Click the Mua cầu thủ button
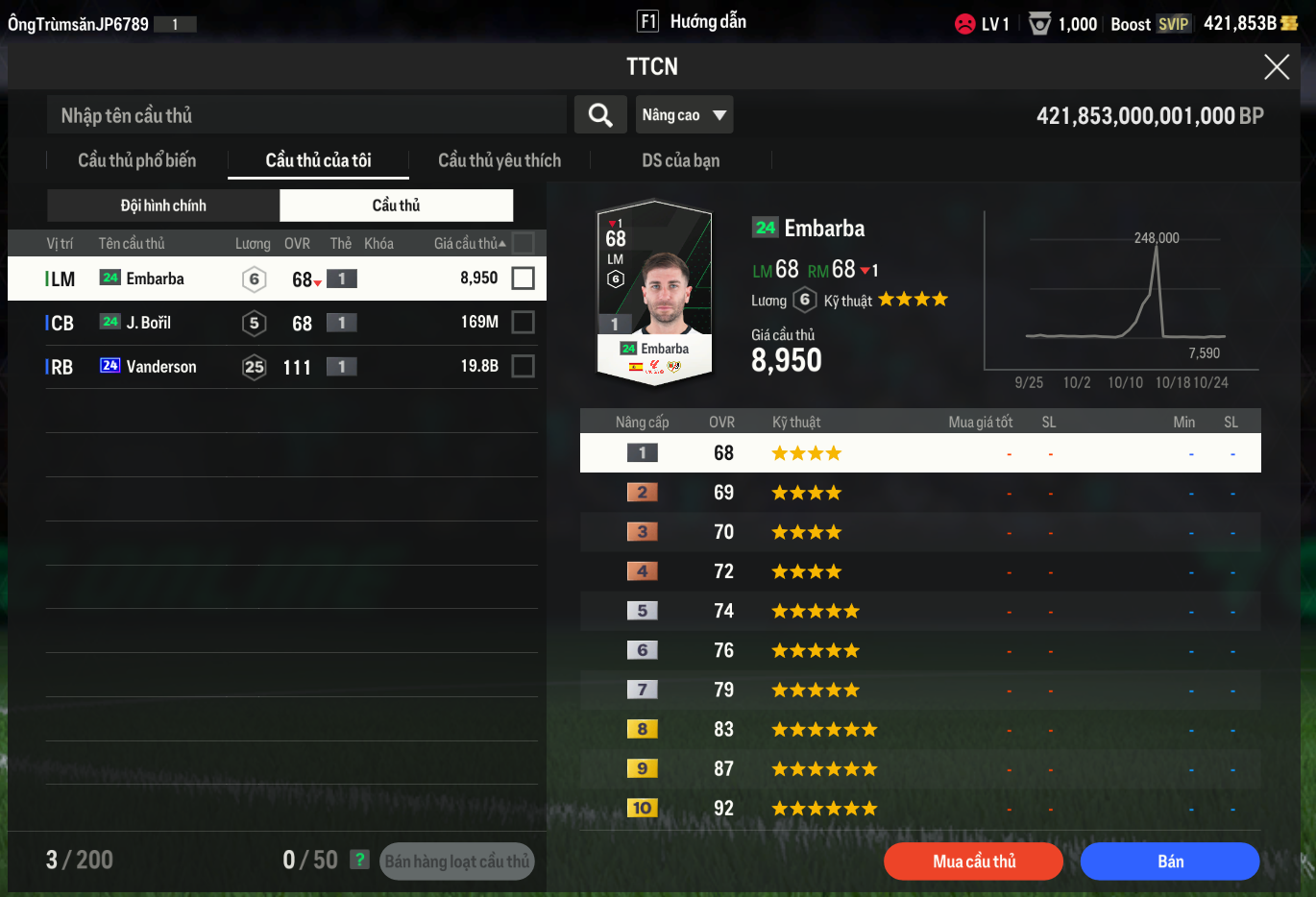 [973, 861]
